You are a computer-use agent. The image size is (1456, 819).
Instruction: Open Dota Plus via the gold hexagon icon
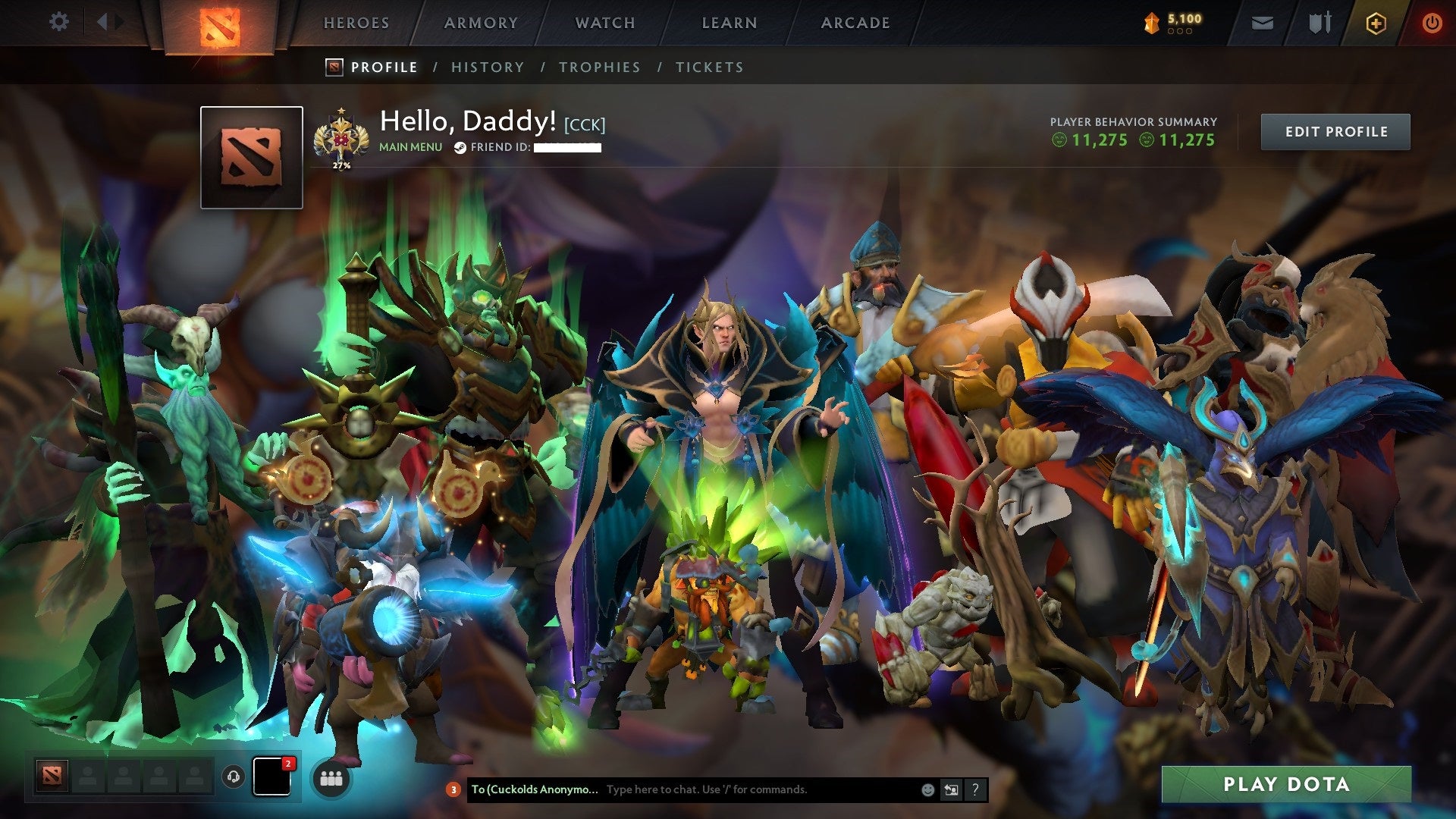point(1376,23)
